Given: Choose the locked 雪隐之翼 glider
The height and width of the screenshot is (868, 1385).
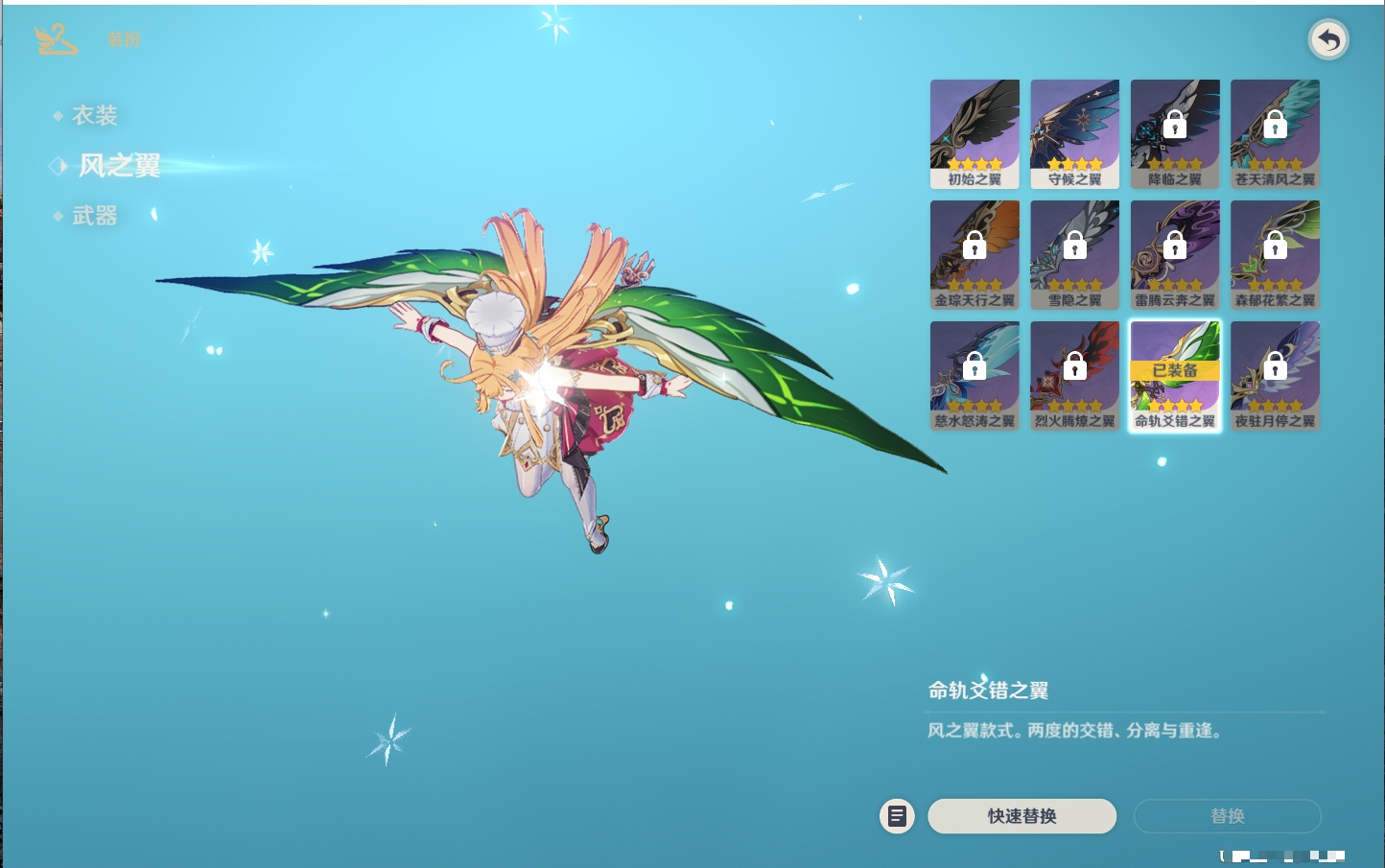Looking at the screenshot, I should click(x=1074, y=254).
